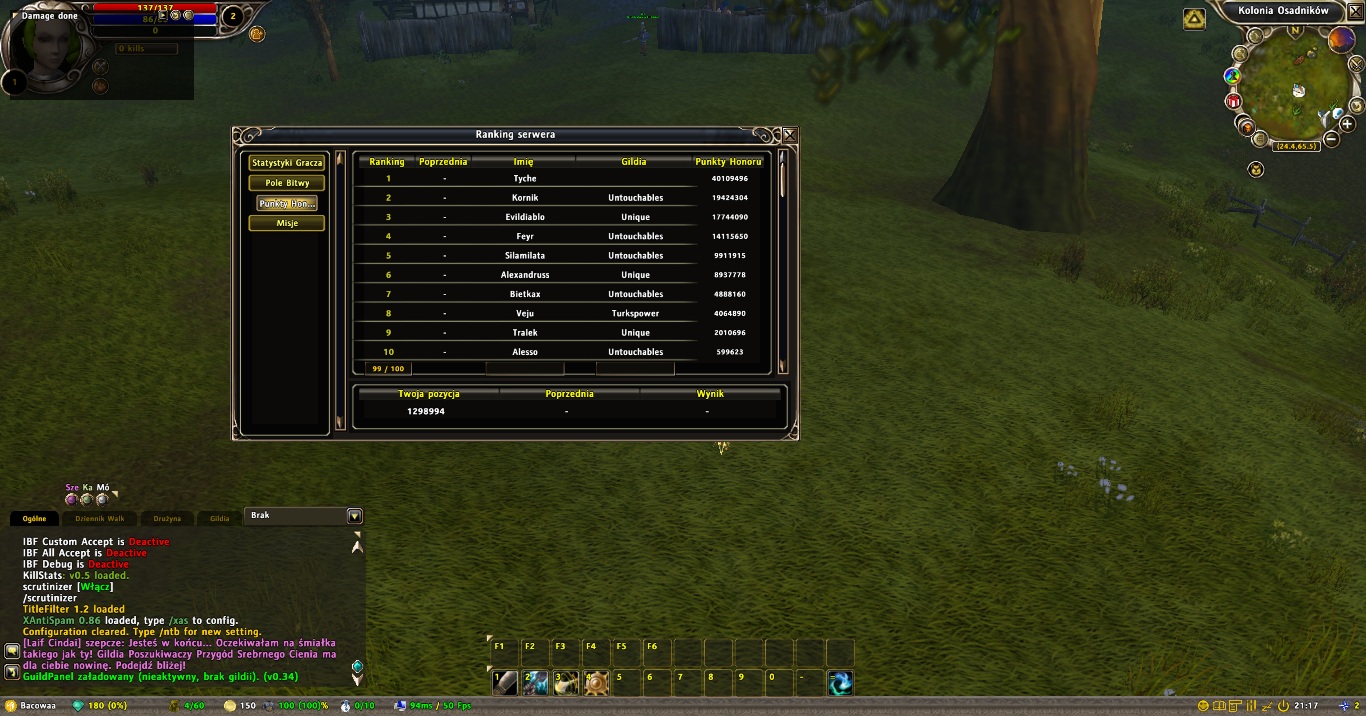Viewport: 1366px width, 716px height.
Task: Use the golden gear skill in slot 4
Action: coord(597,683)
